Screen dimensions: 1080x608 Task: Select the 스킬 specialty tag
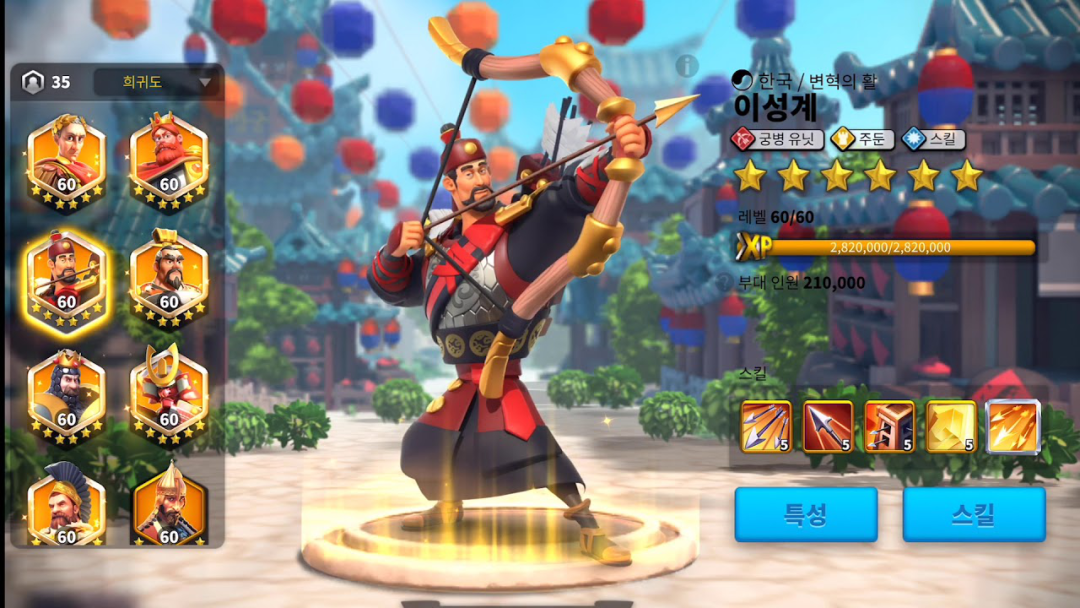pos(933,139)
